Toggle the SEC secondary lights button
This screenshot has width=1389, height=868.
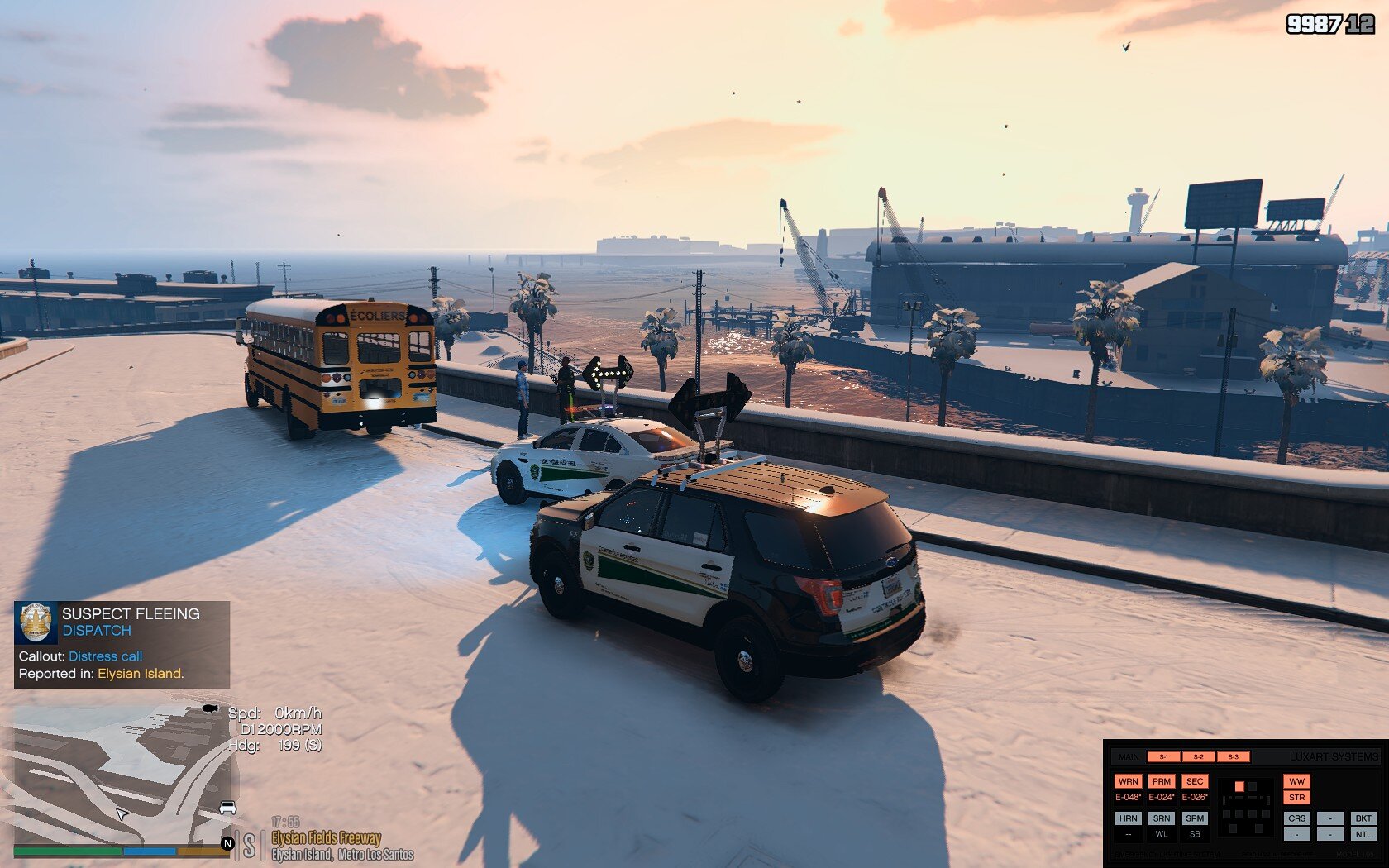click(x=1195, y=781)
